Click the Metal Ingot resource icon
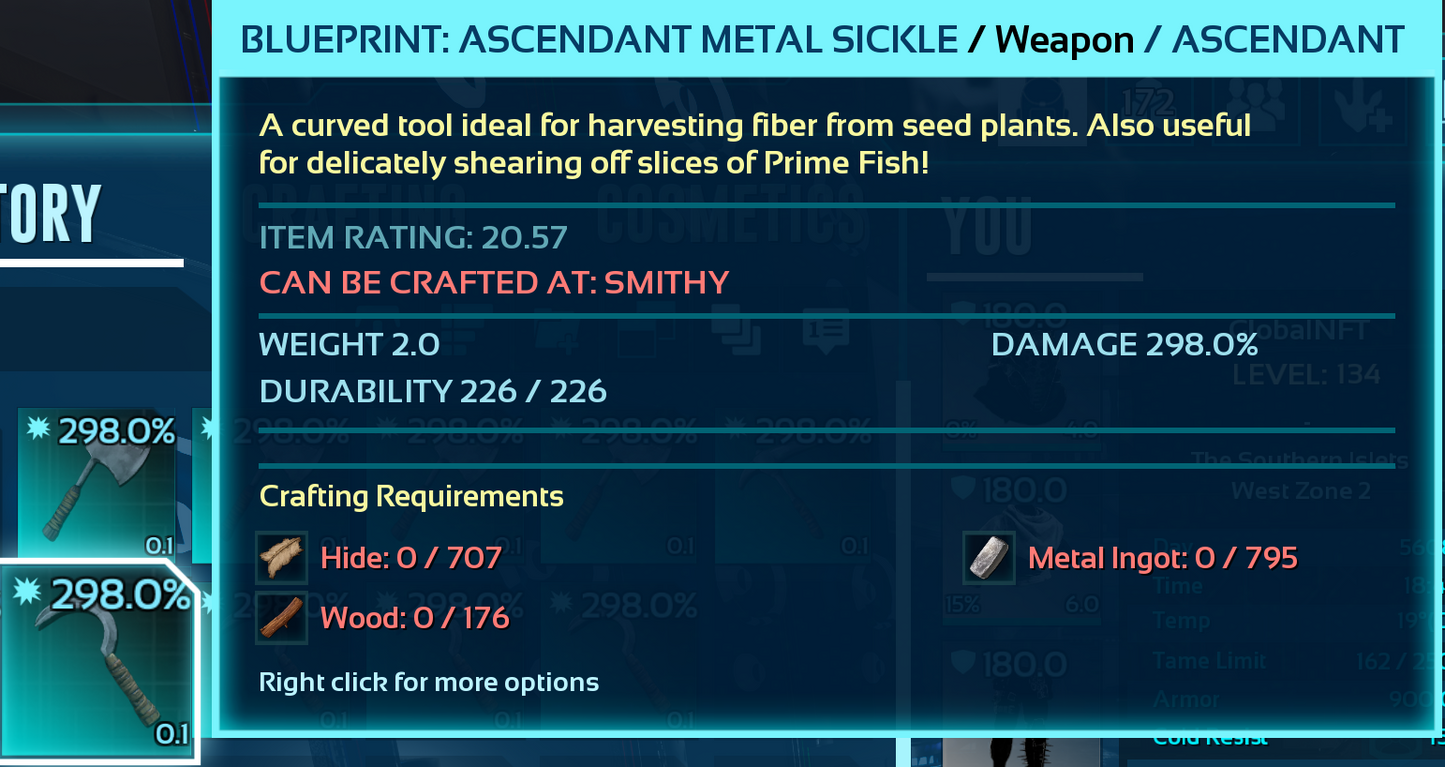This screenshot has height=767, width=1445. point(989,557)
